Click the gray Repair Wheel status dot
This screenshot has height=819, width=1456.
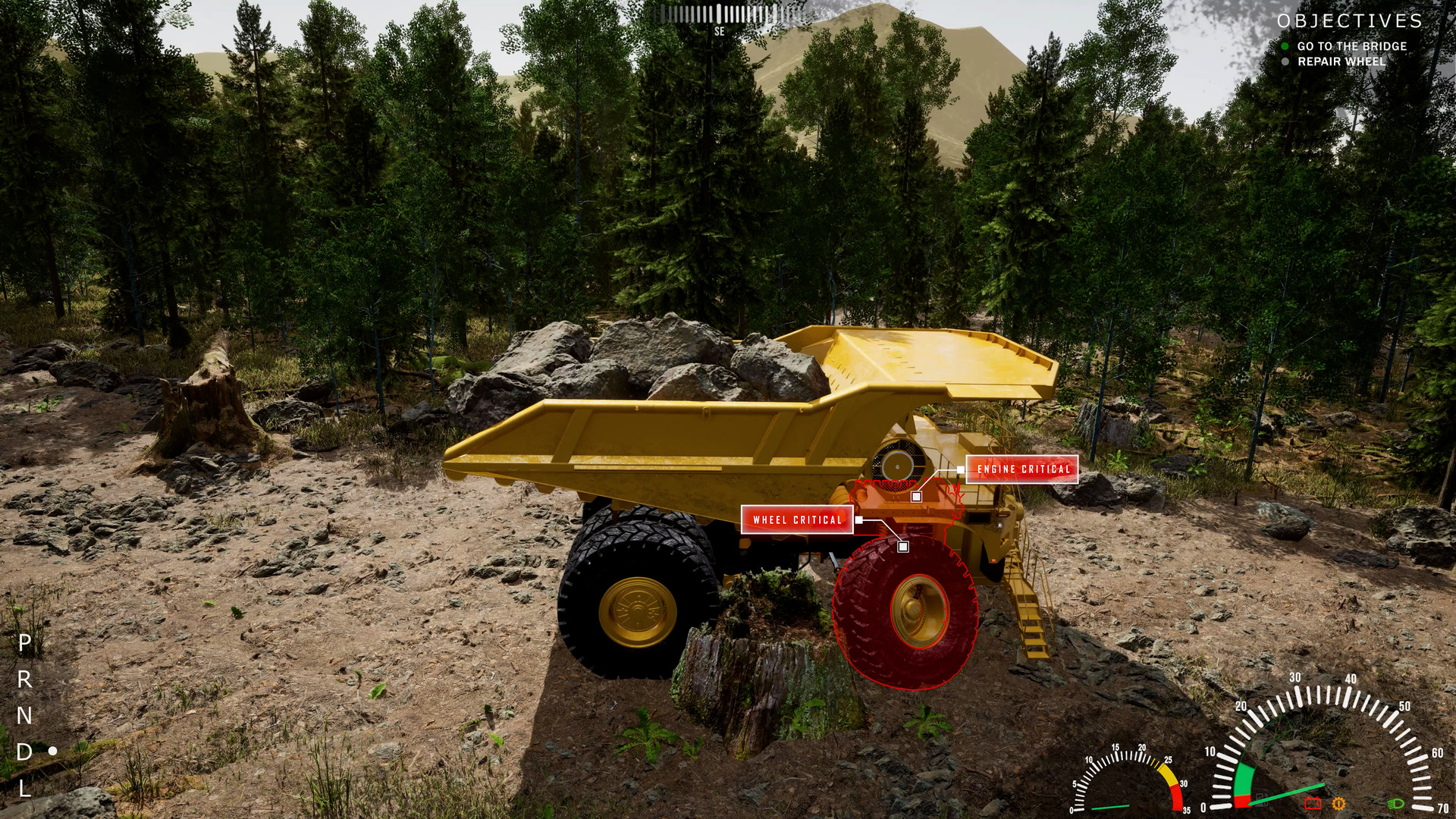[x=1284, y=62]
